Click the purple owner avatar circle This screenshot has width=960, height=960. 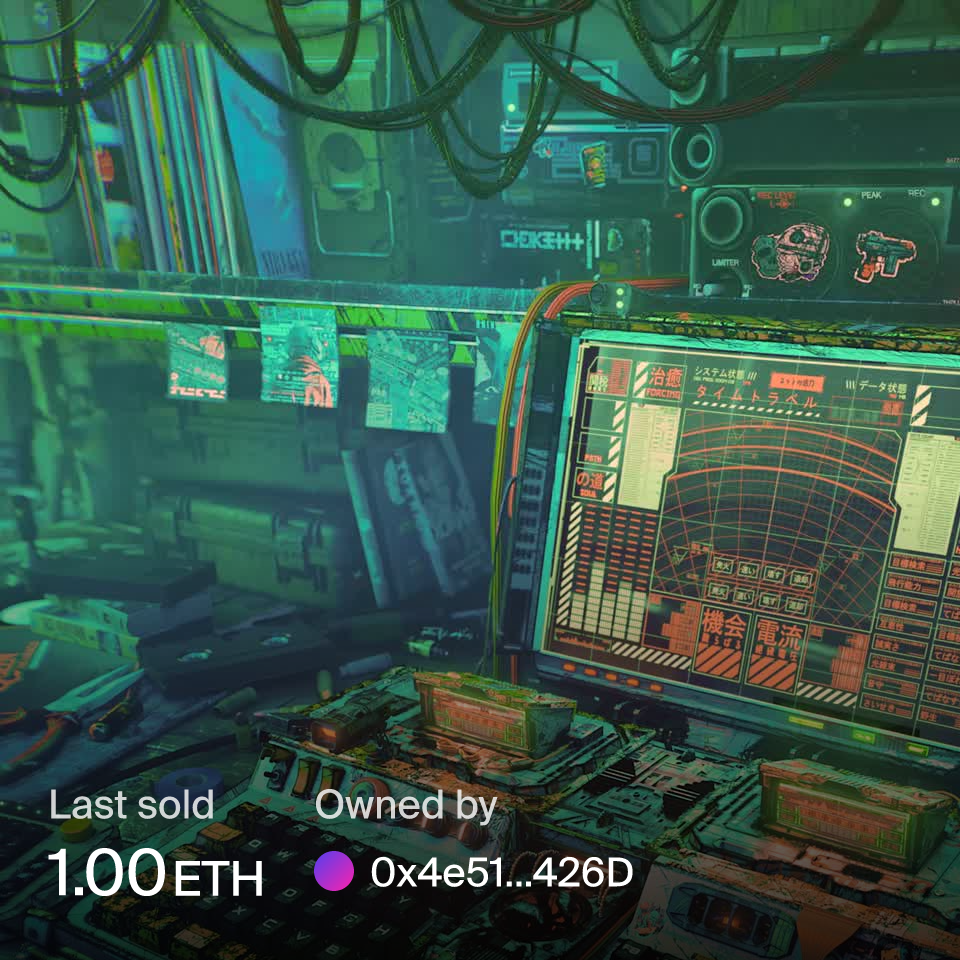tap(334, 872)
